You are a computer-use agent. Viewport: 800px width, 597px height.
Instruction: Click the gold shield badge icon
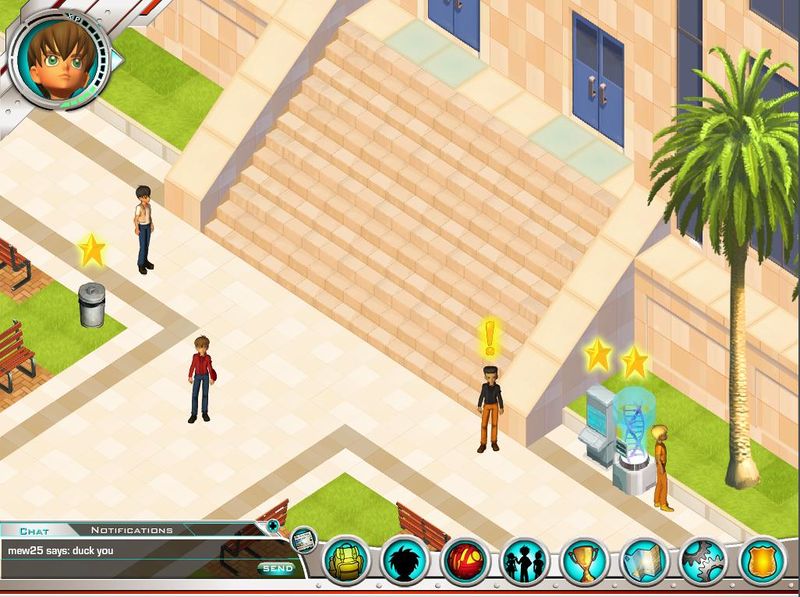(763, 562)
